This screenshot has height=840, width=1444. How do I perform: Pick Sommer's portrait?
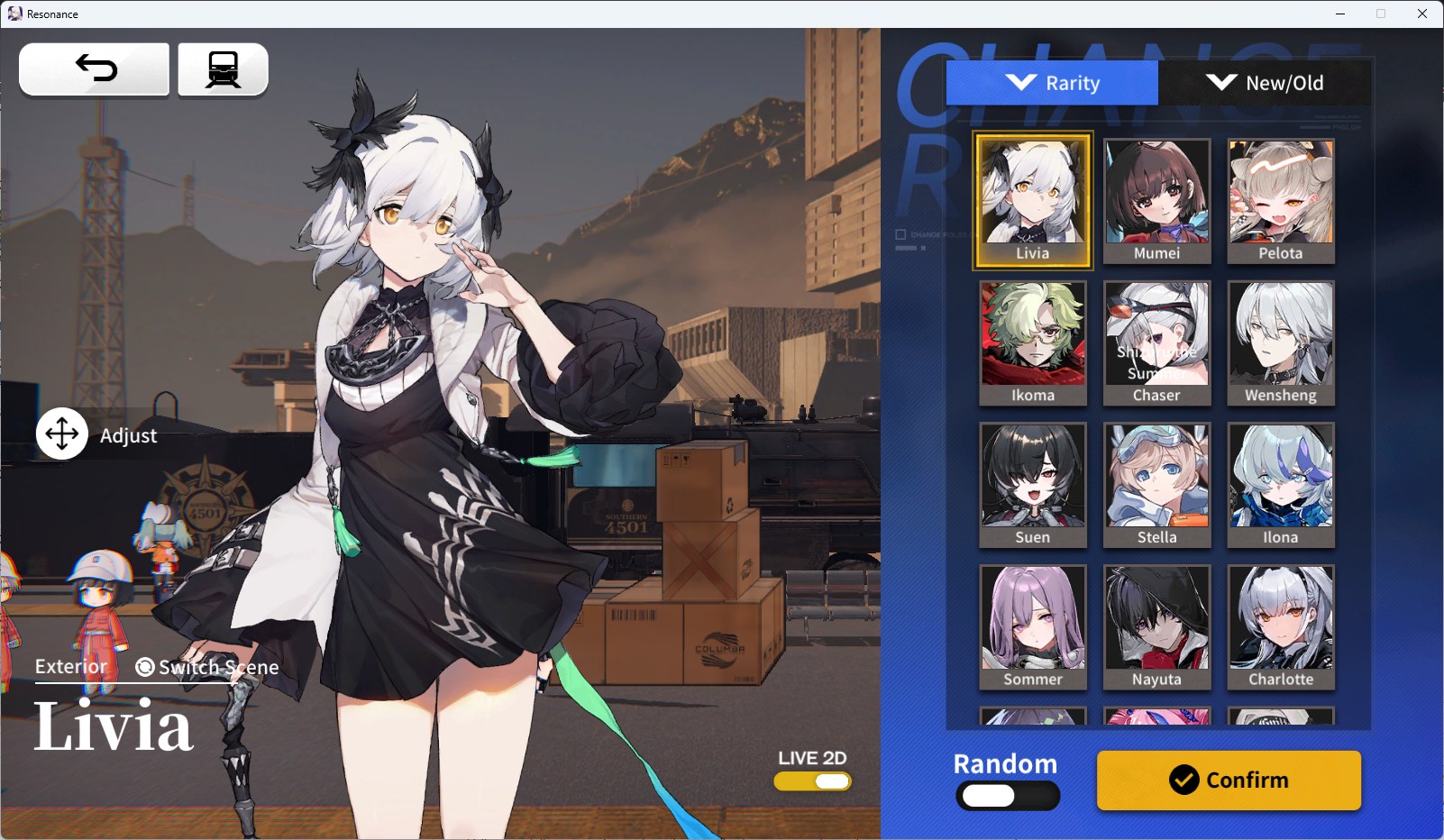click(x=1033, y=626)
